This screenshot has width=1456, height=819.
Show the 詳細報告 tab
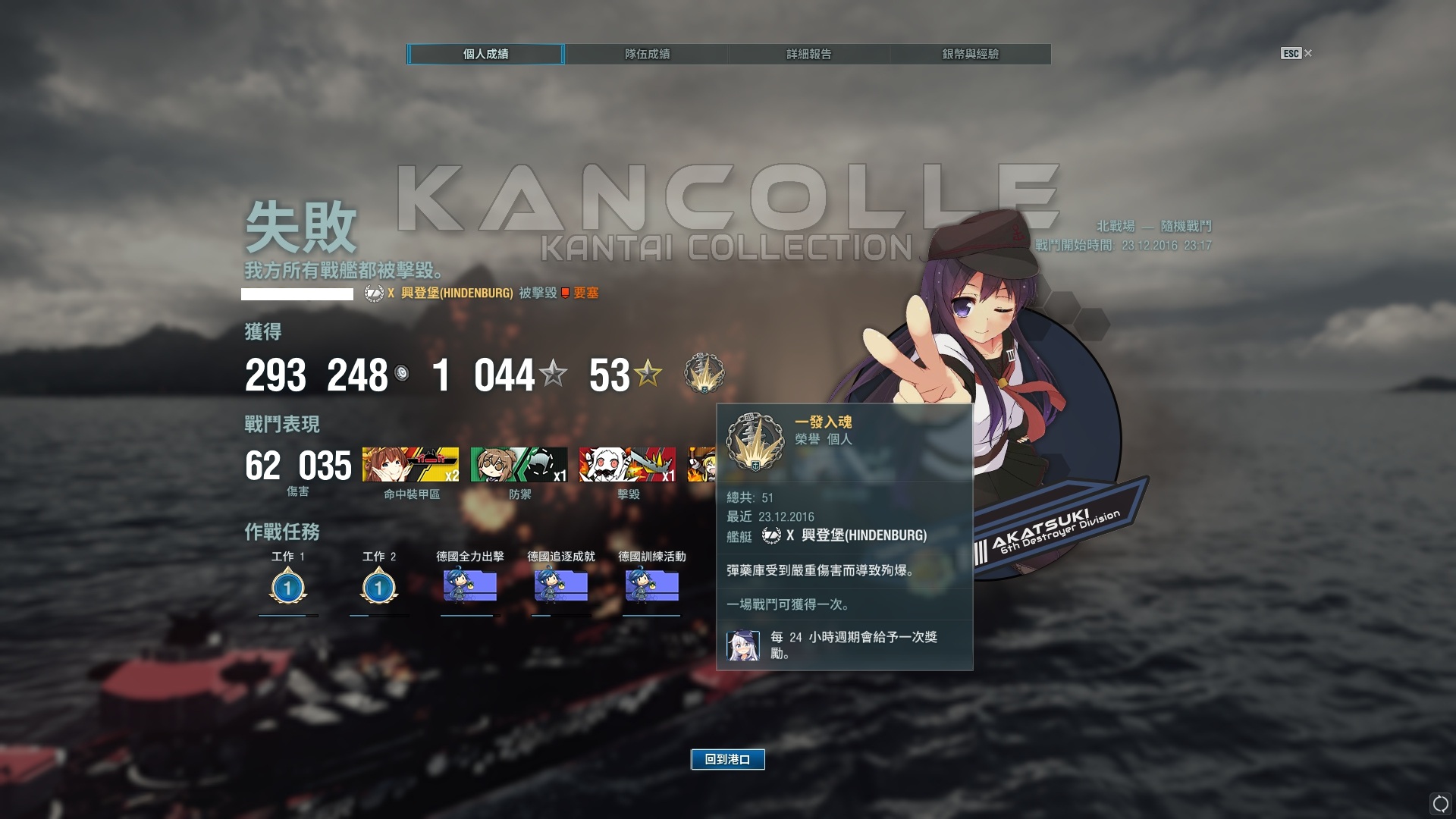click(x=808, y=54)
